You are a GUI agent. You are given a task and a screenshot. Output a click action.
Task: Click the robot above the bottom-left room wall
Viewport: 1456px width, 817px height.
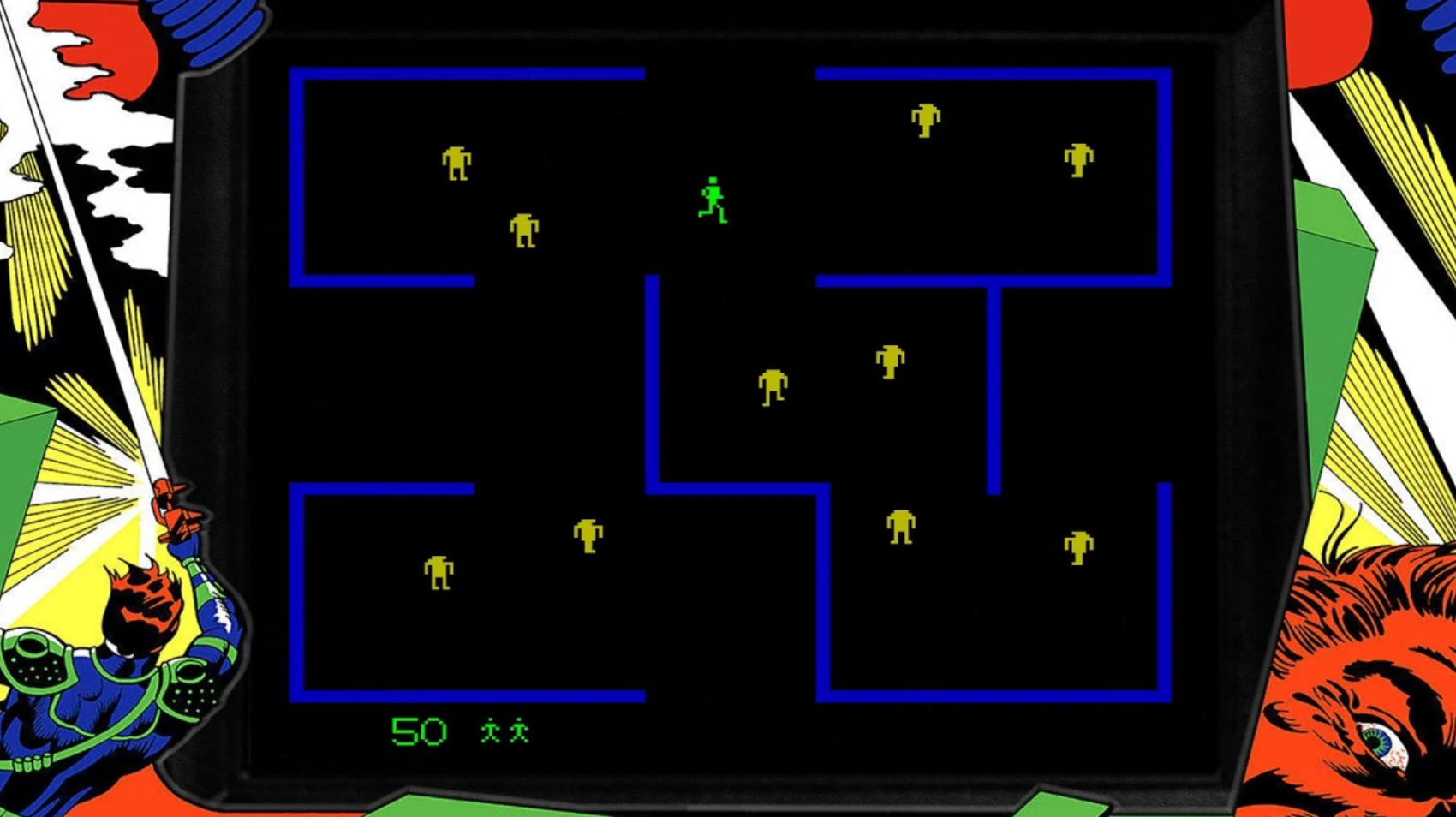(x=587, y=534)
